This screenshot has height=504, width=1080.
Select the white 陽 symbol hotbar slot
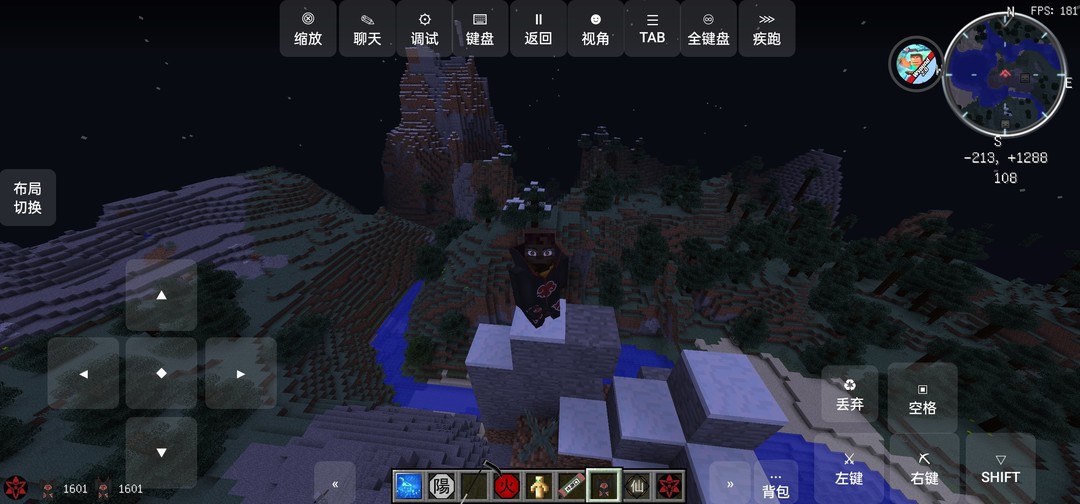point(441,486)
